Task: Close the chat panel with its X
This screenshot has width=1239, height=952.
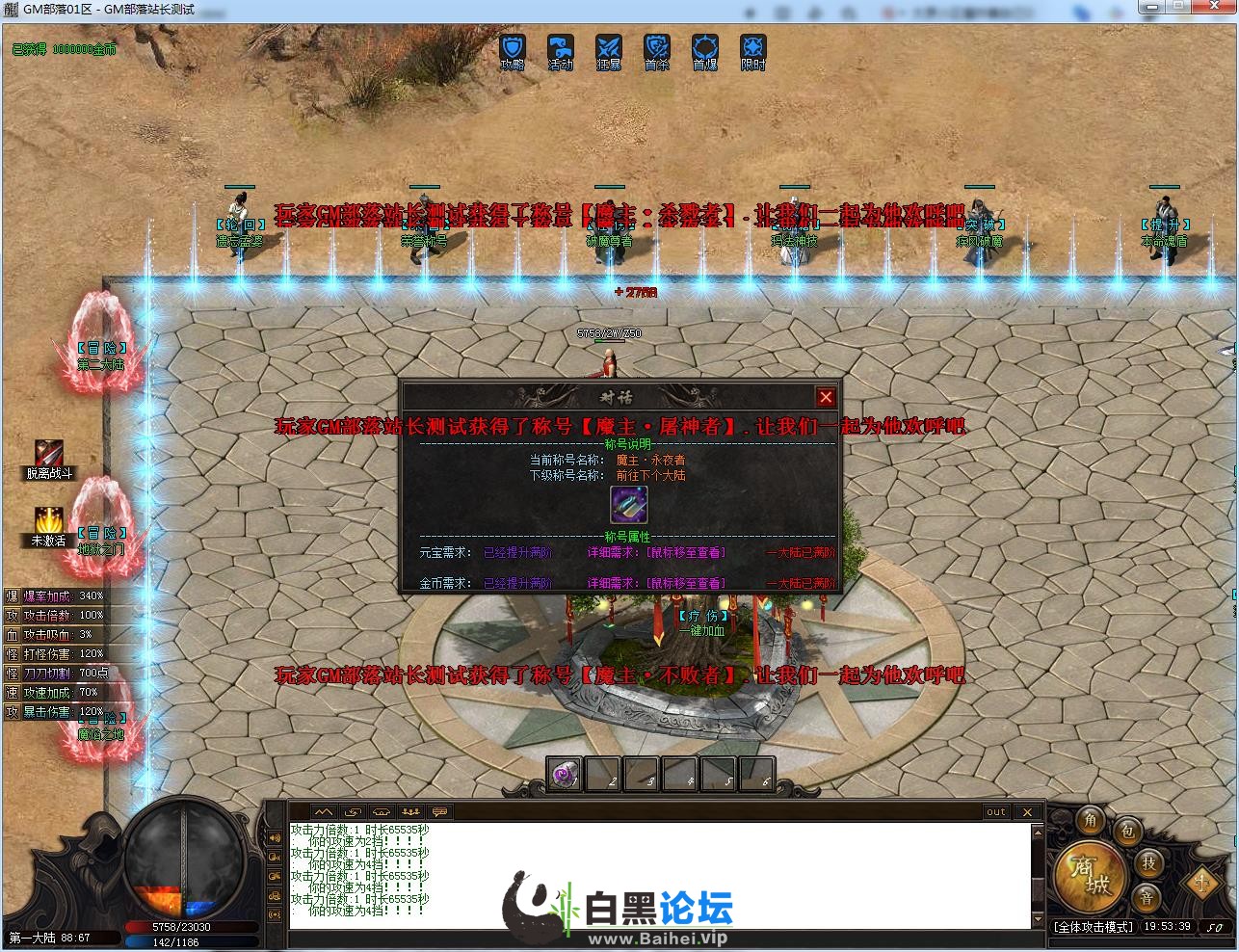Action: coord(1027,812)
